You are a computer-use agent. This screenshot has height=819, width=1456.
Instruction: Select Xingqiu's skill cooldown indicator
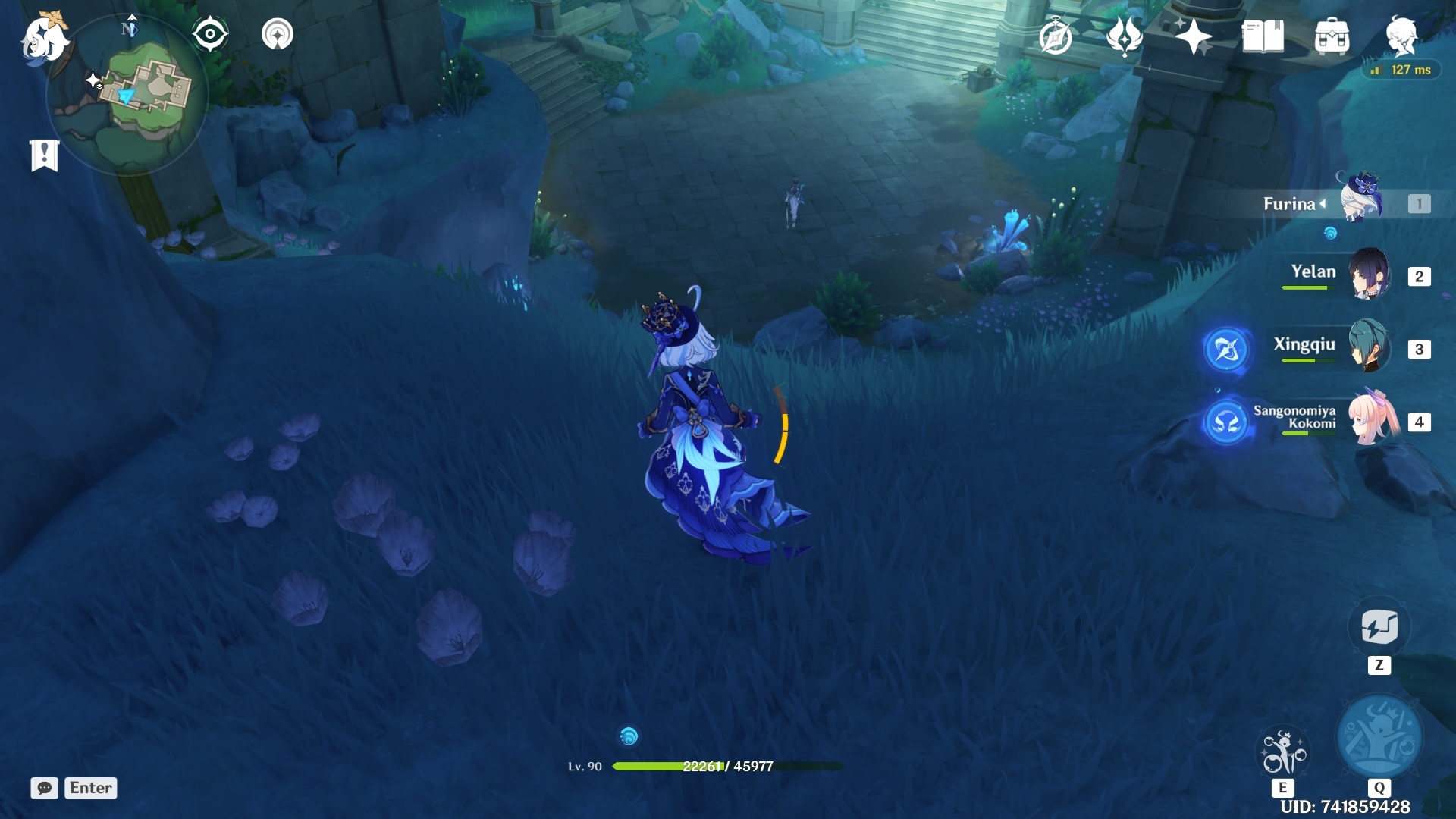[x=1227, y=350]
